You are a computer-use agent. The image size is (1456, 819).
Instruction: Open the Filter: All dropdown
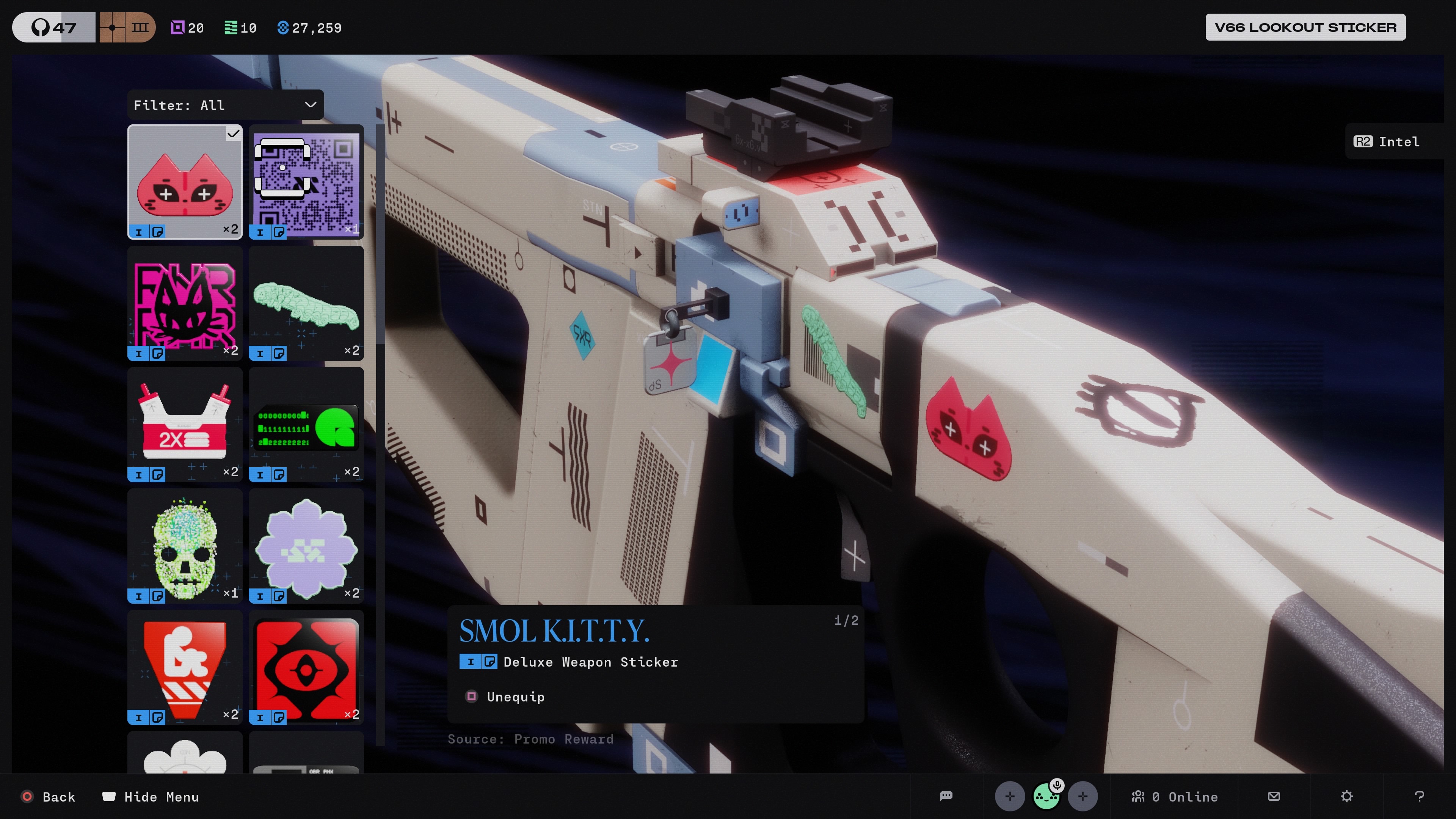[225, 105]
